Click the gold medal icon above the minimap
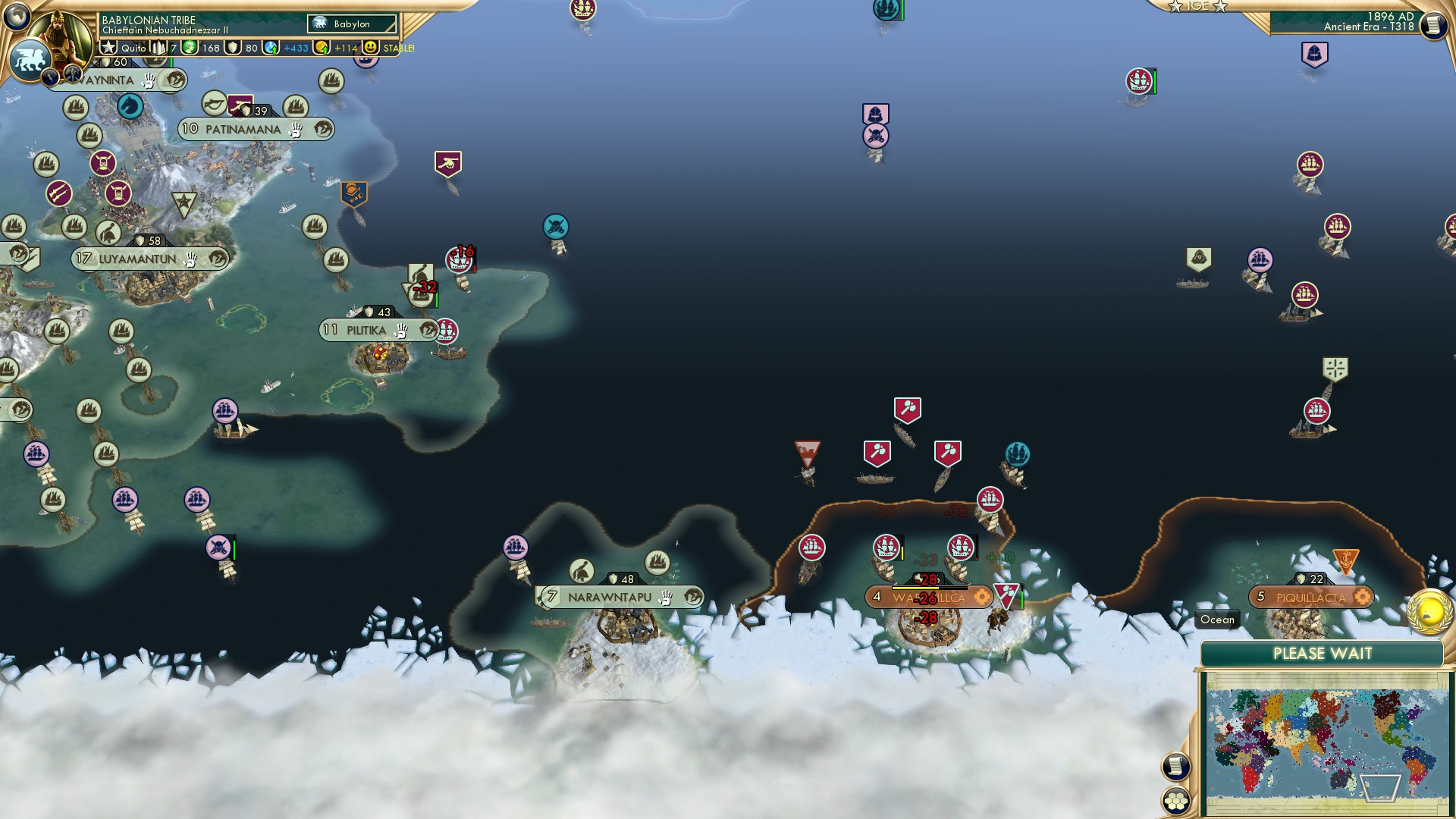 tap(1430, 613)
